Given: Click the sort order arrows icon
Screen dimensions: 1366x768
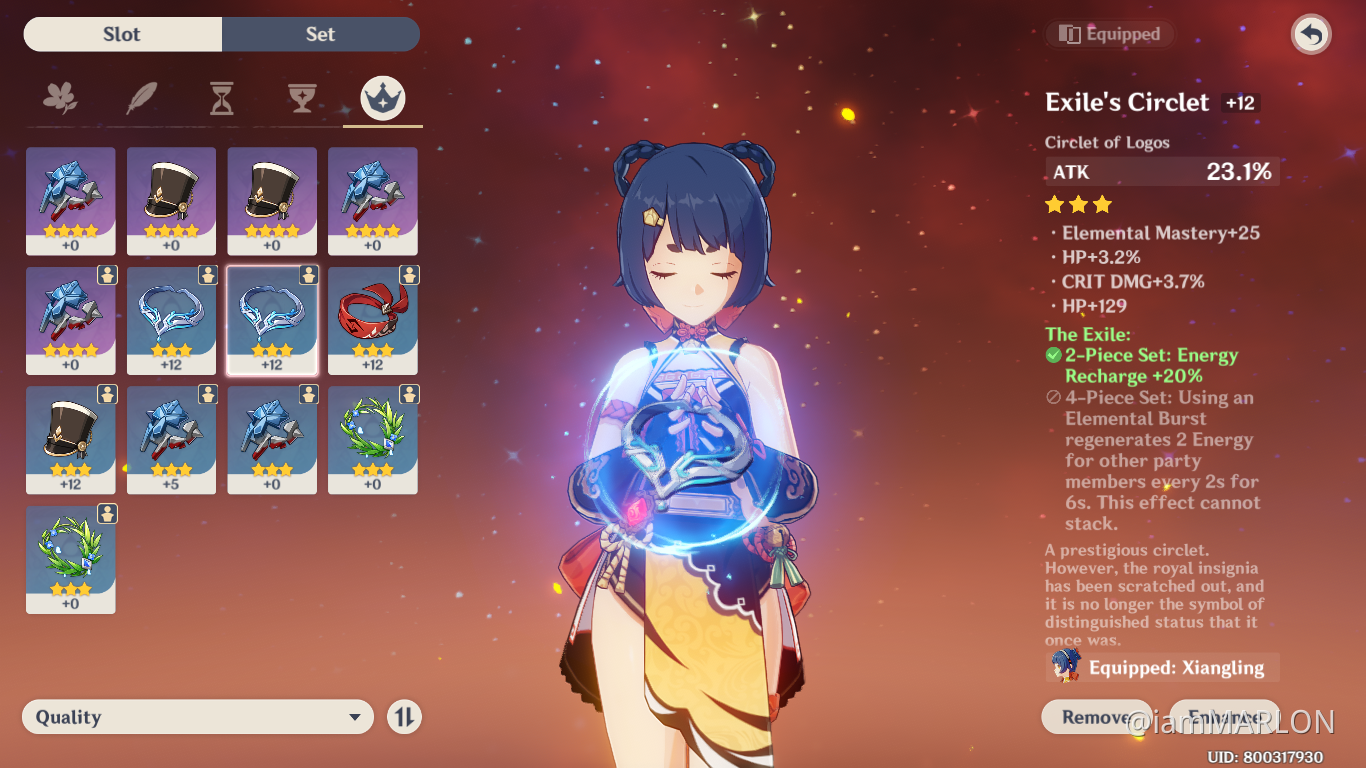Looking at the screenshot, I should pyautogui.click(x=404, y=716).
